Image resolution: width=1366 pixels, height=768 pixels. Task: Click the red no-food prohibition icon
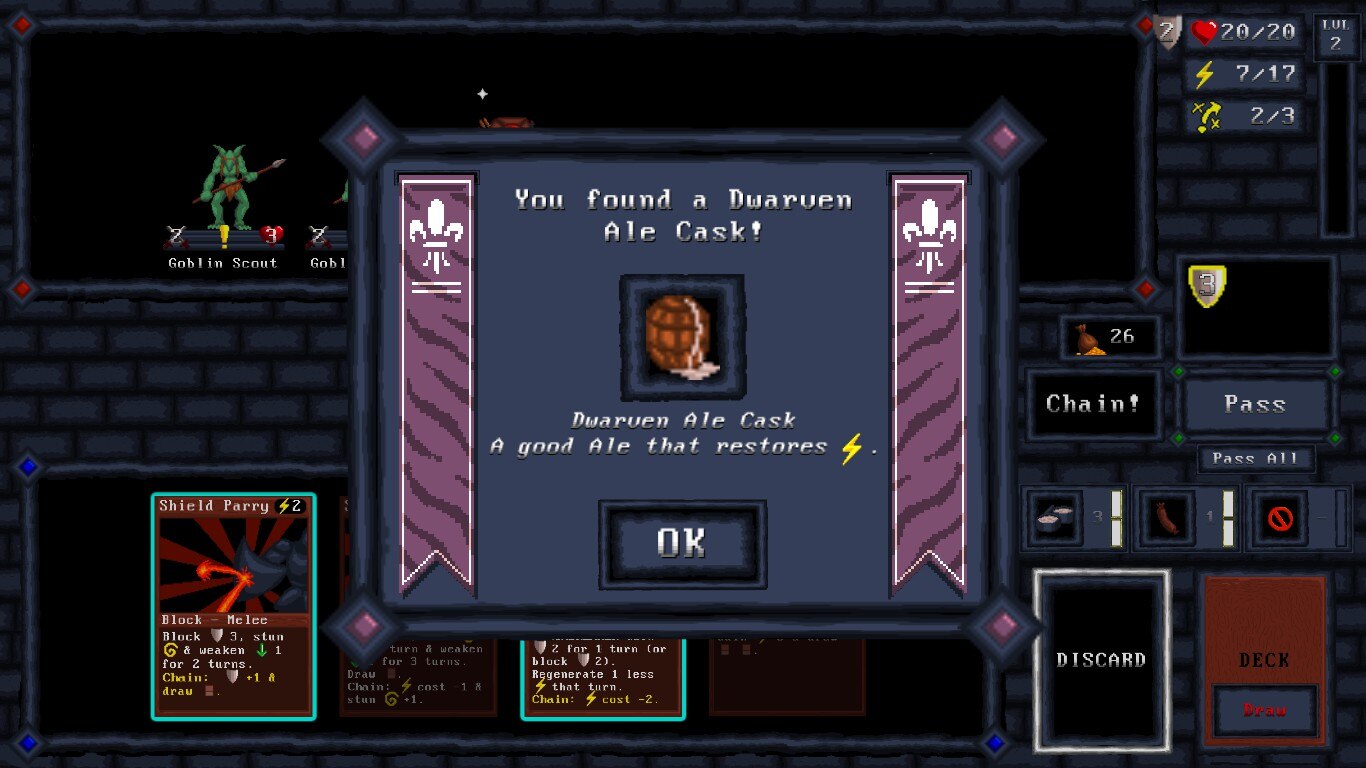pyautogui.click(x=1278, y=518)
